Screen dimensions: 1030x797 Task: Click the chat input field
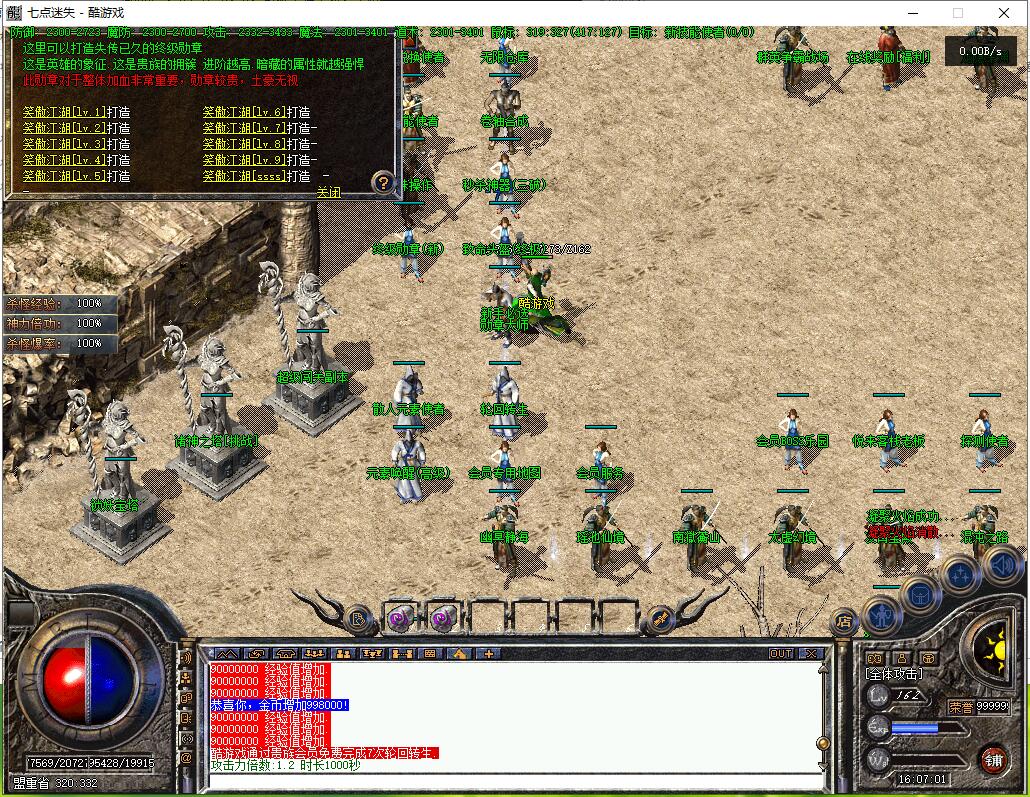510,782
